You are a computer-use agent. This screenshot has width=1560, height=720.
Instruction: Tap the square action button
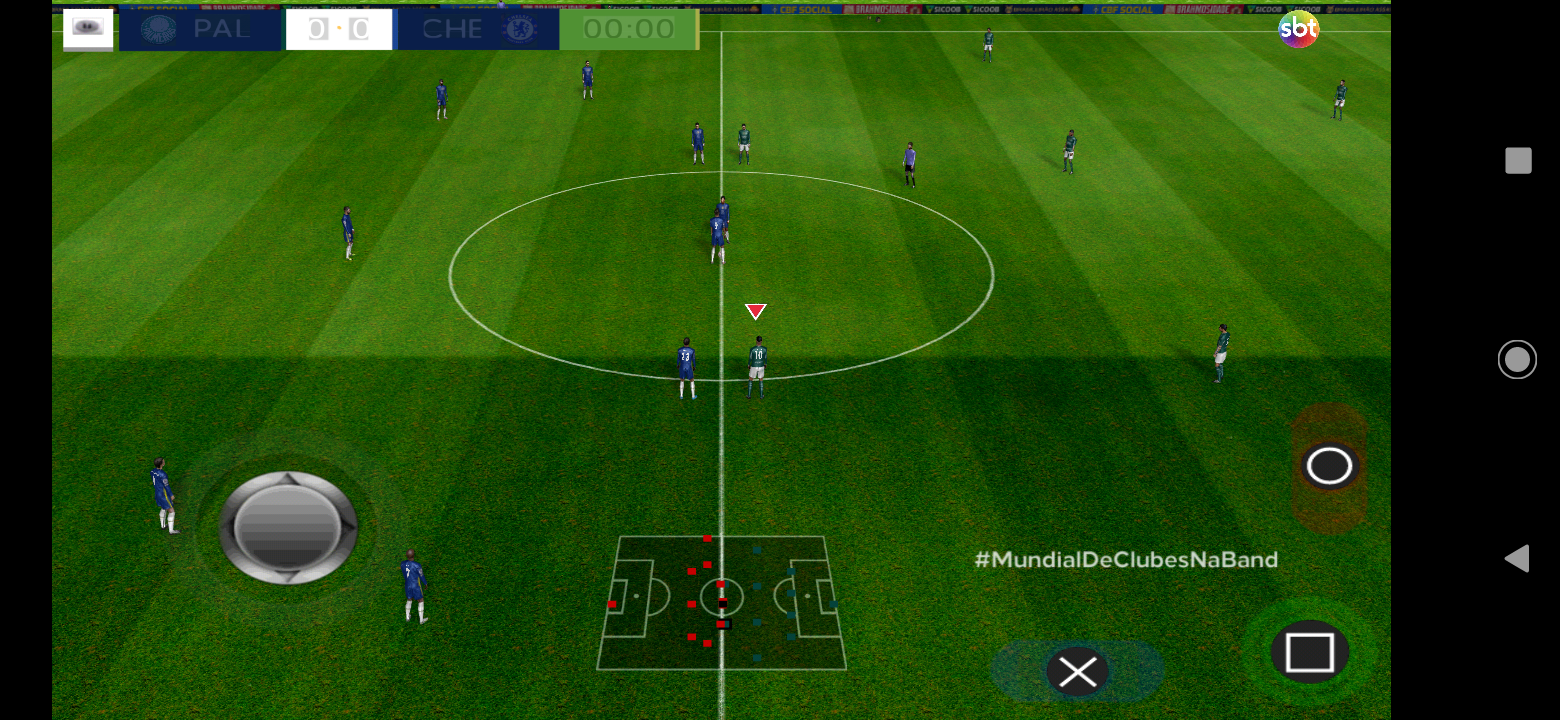pyautogui.click(x=1309, y=652)
